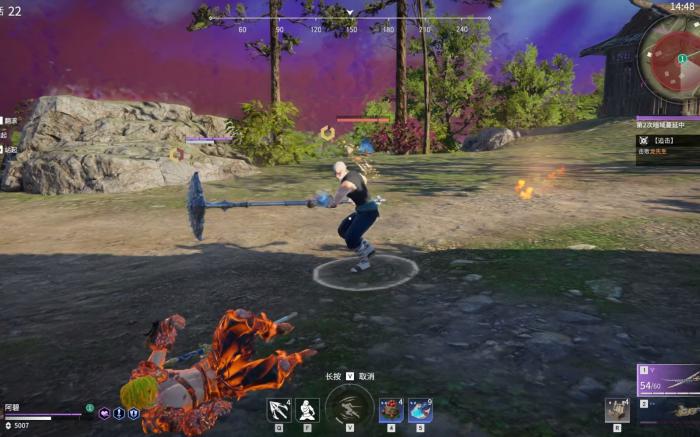This screenshot has height=437, width=700.
Task: Switch to the primary weapon slot showing 54/60
Action: (x=668, y=381)
